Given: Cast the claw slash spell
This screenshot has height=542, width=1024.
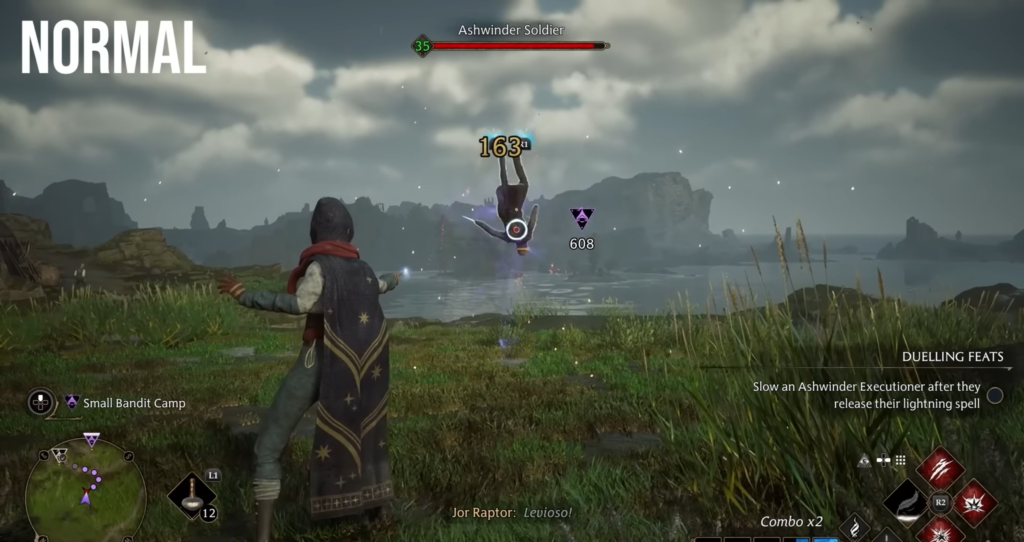Looking at the screenshot, I should coord(940,467).
